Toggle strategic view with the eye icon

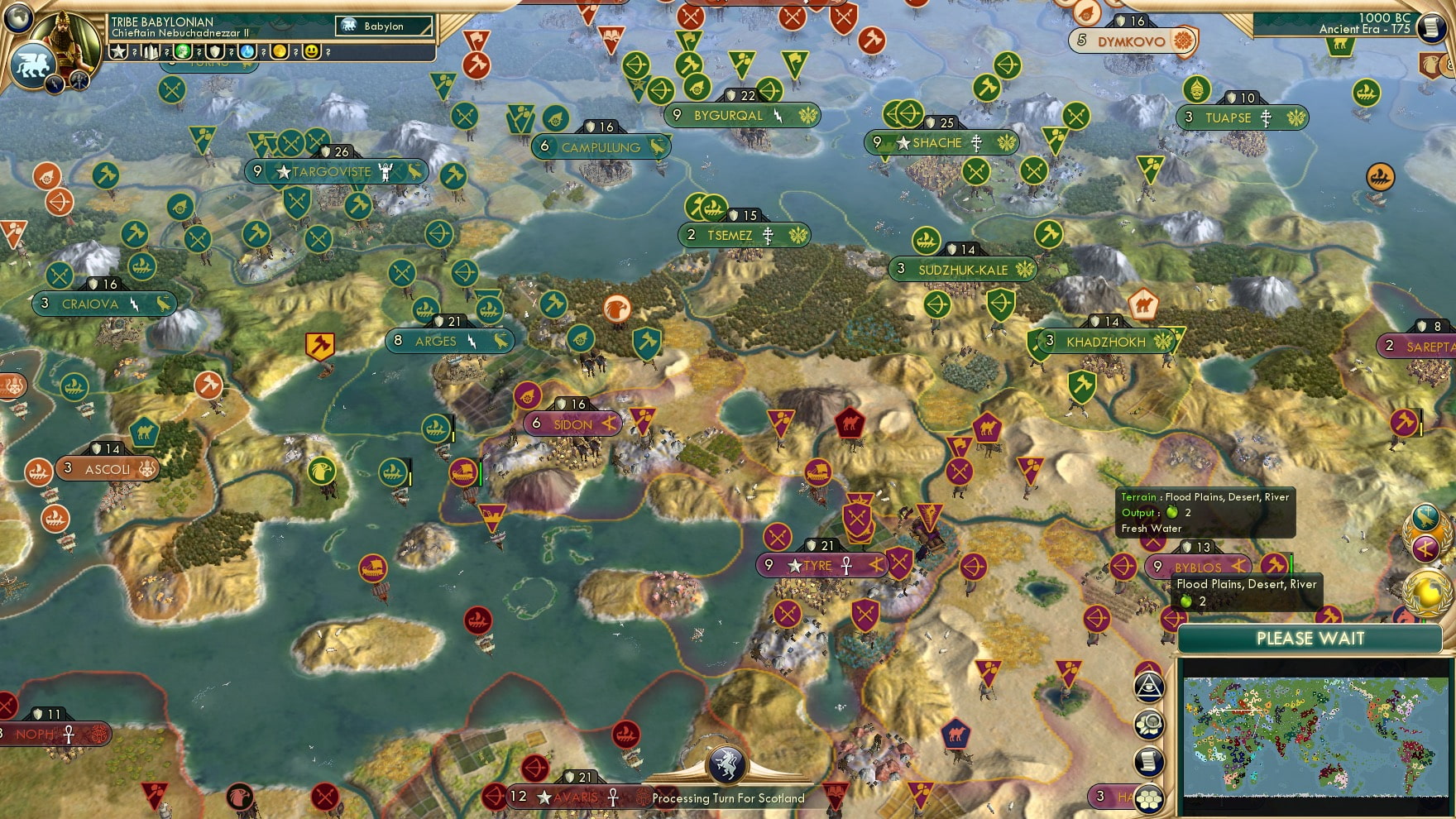pyautogui.click(x=1149, y=685)
